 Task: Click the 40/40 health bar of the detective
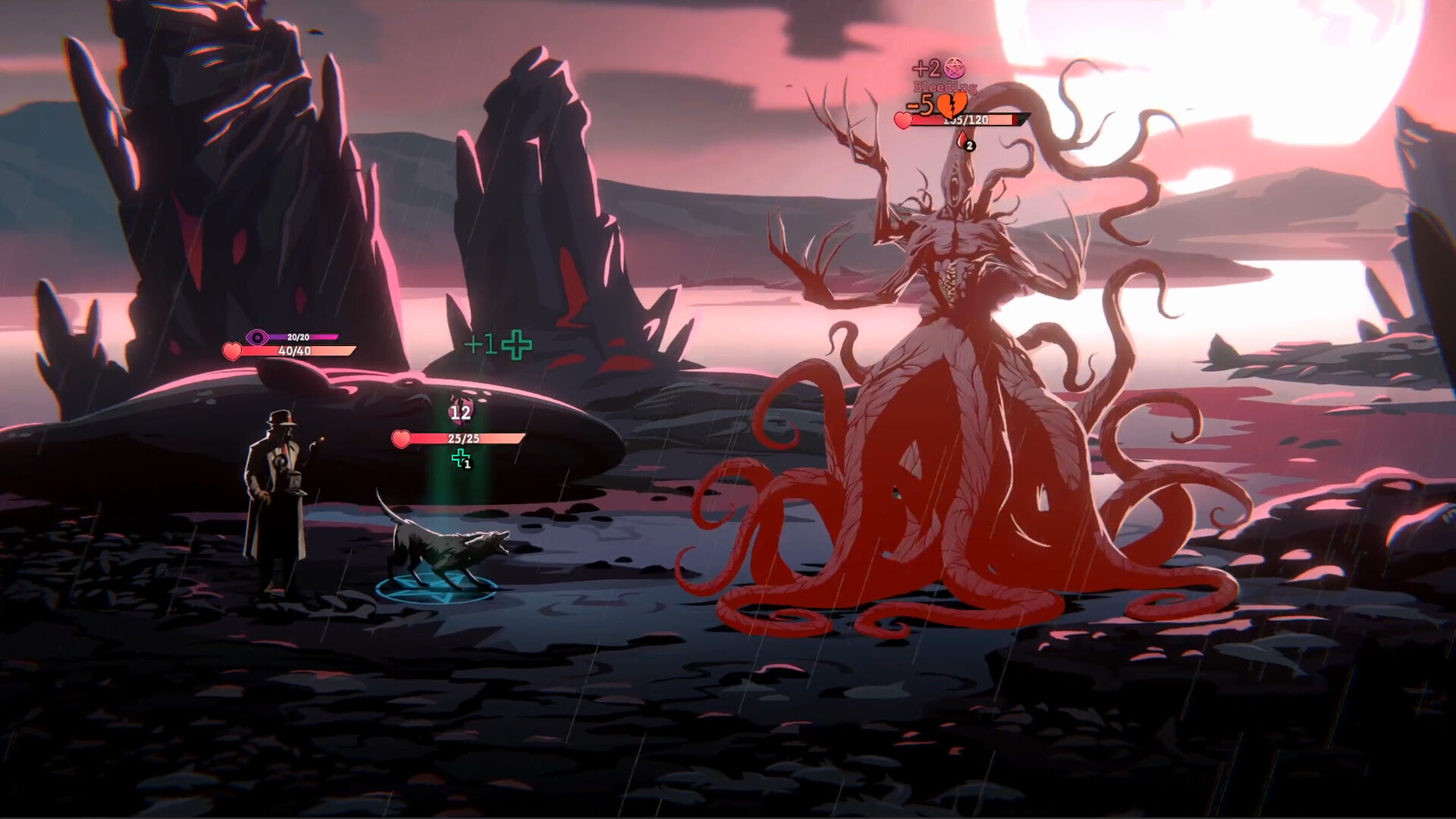tap(296, 350)
